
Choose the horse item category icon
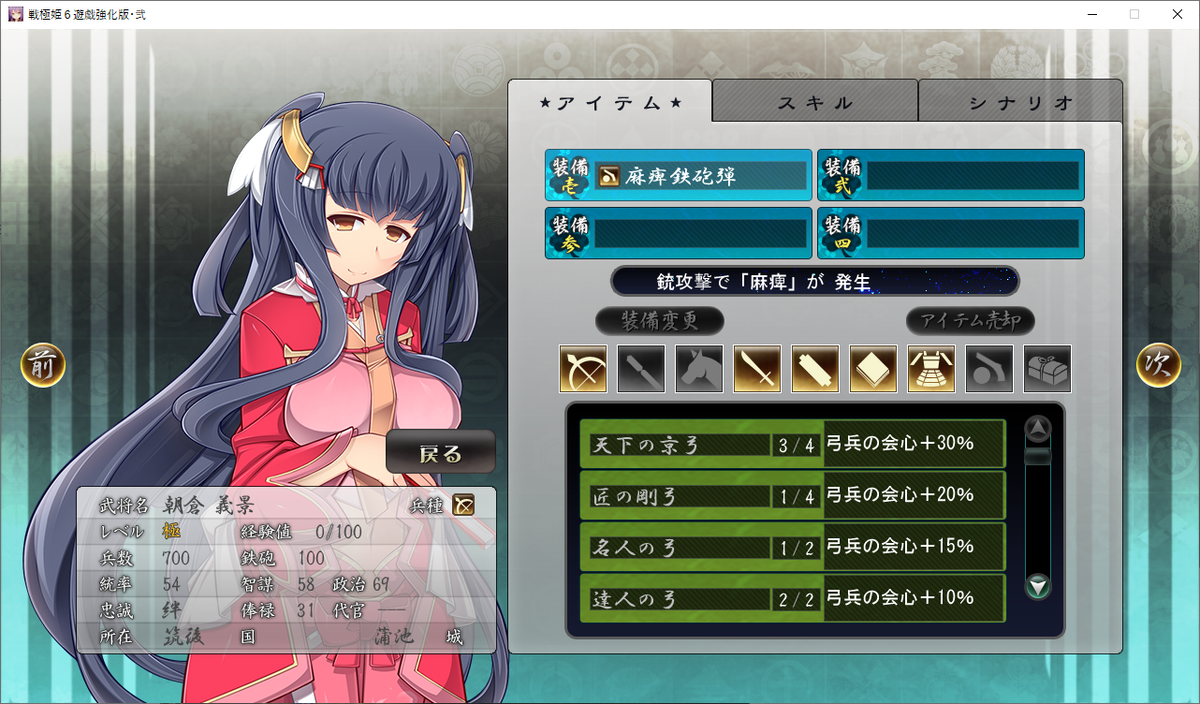coord(699,369)
